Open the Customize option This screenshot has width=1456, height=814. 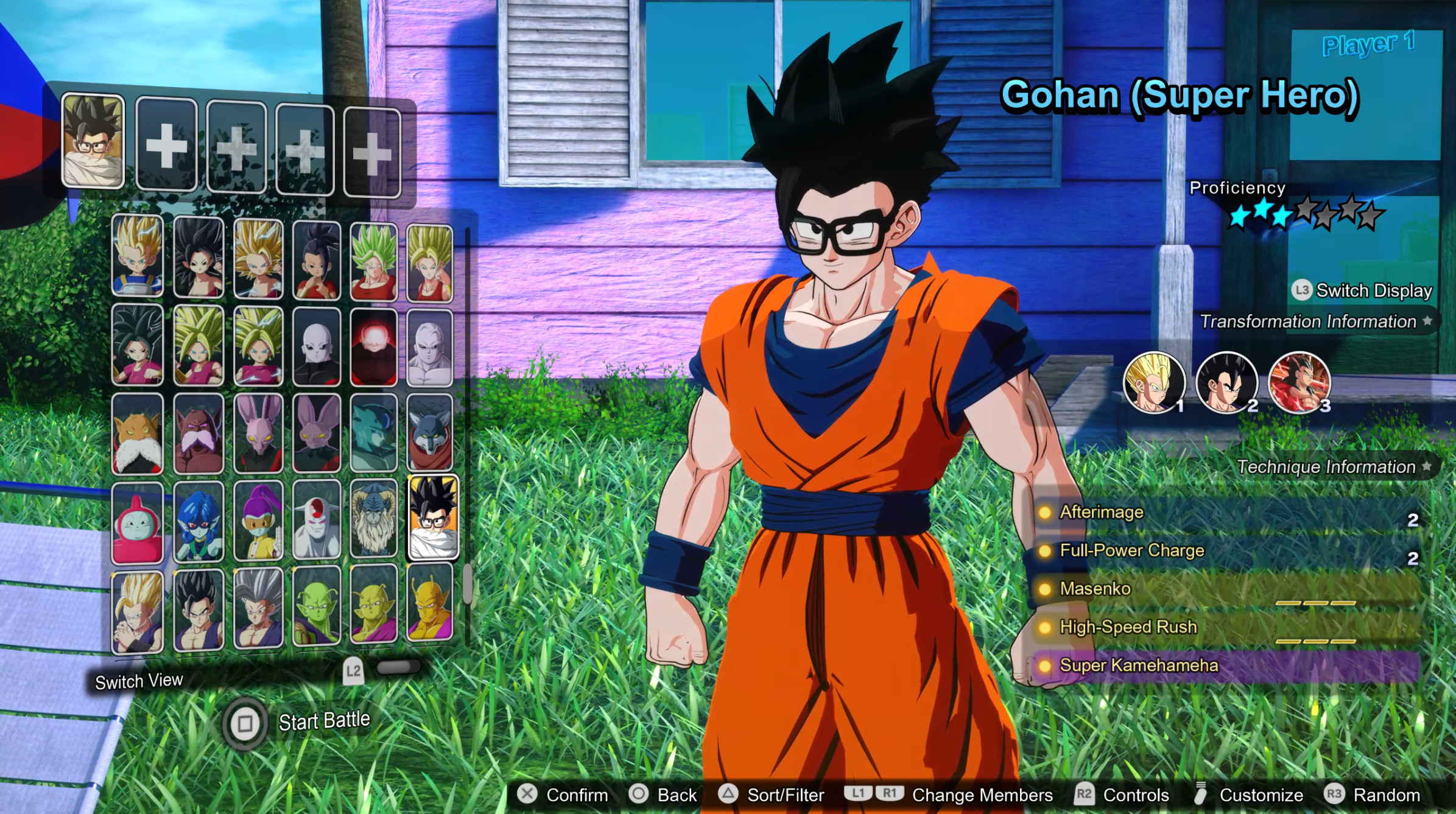coord(1262,795)
